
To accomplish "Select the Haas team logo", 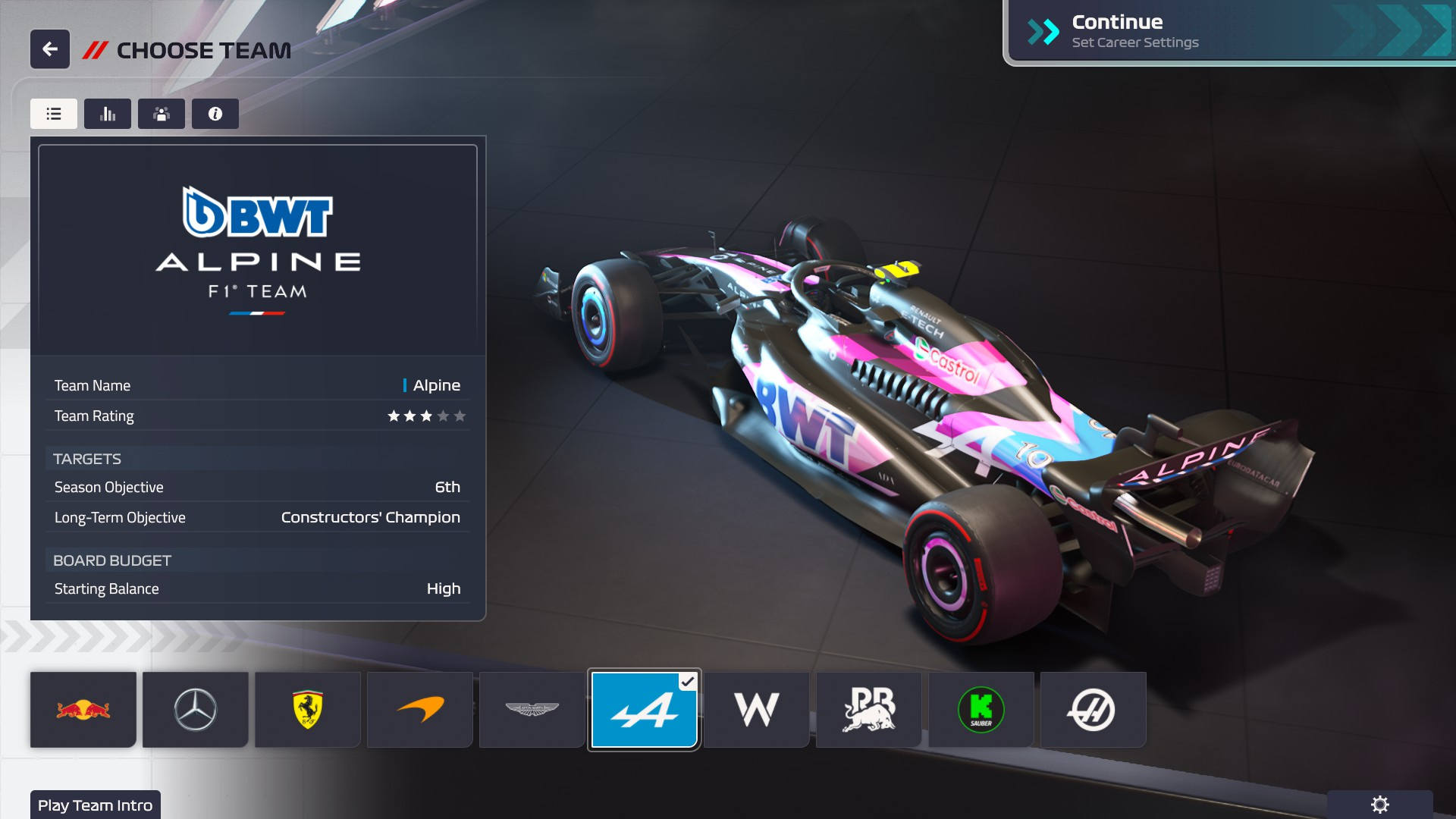I will click(x=1093, y=709).
